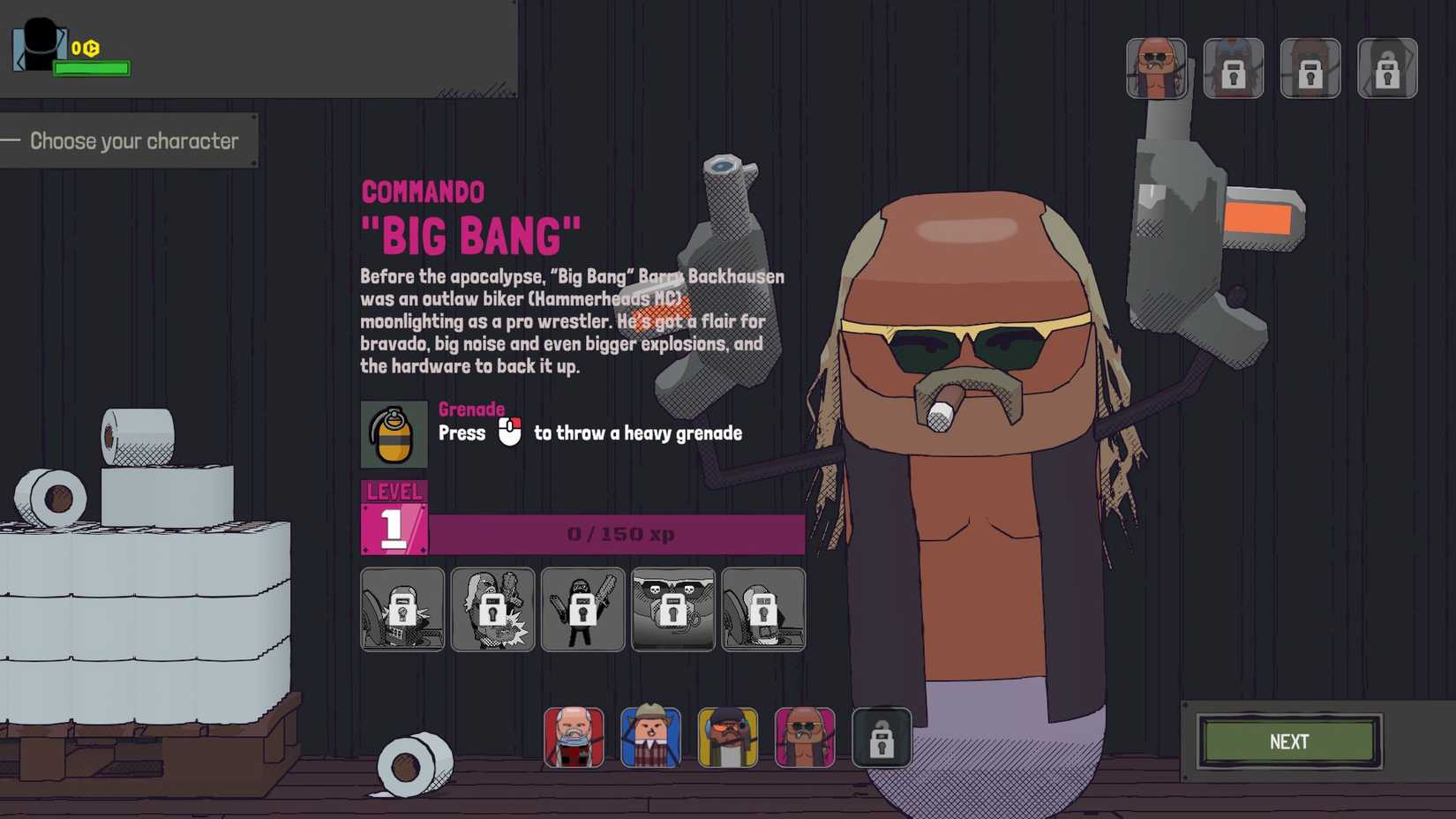The width and height of the screenshot is (1456, 819).
Task: Click the locked skull-vest skill icon
Action: click(x=673, y=609)
